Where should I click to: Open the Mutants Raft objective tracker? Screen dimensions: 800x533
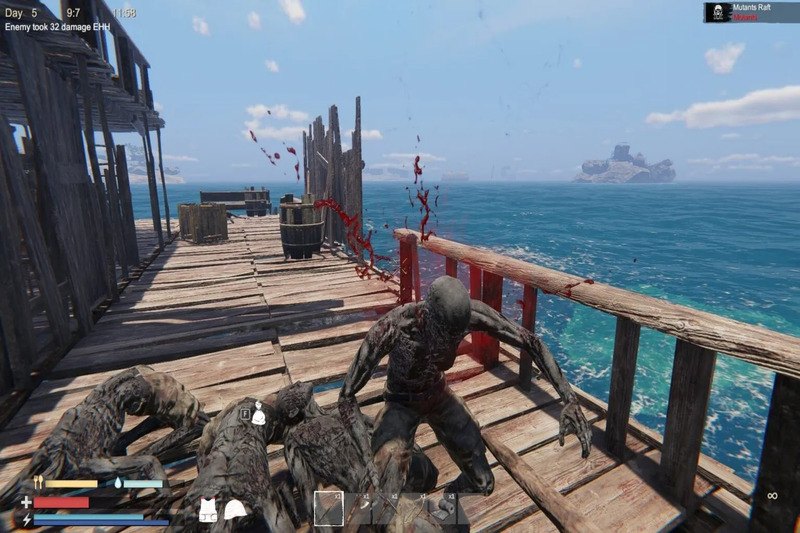pos(751,12)
